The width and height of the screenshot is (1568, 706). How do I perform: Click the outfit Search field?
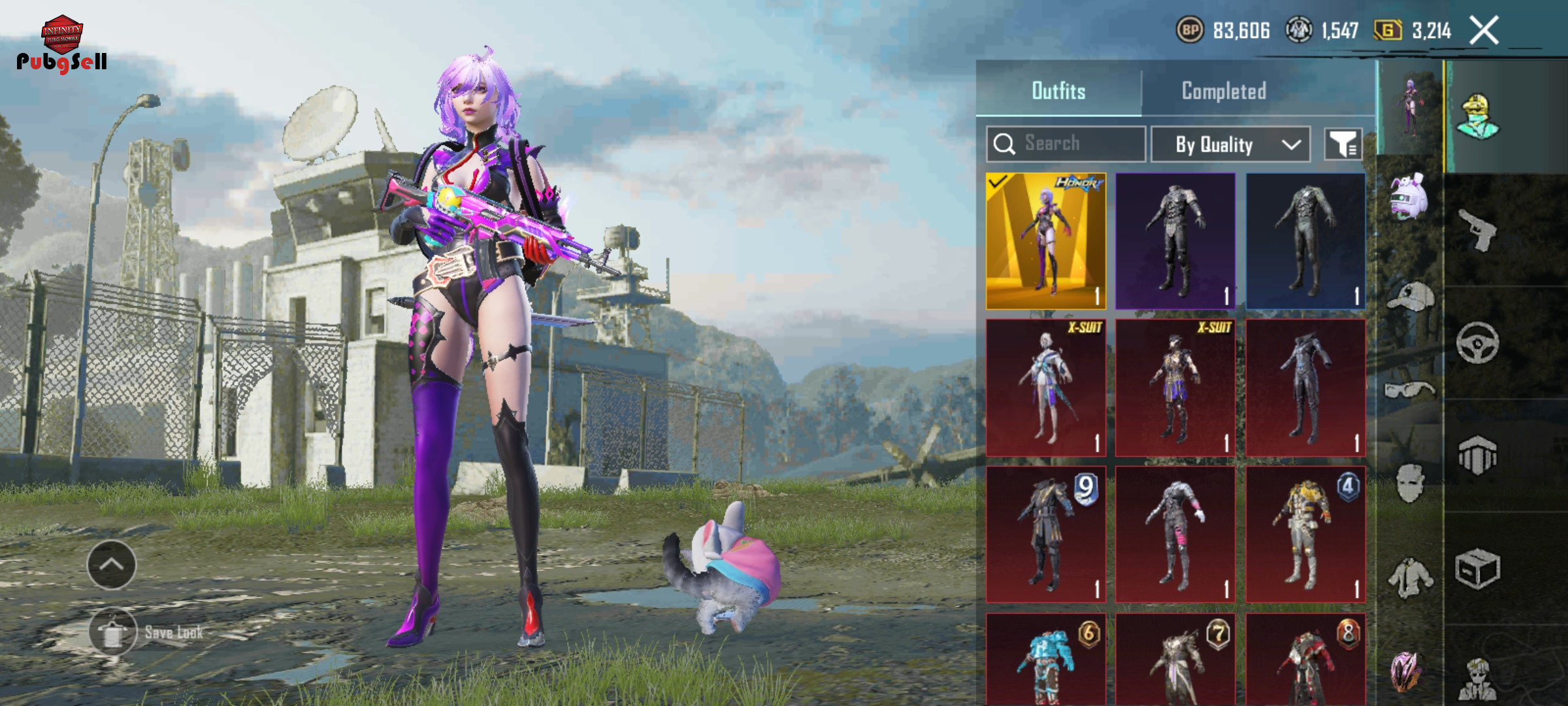pyautogui.click(x=1066, y=144)
